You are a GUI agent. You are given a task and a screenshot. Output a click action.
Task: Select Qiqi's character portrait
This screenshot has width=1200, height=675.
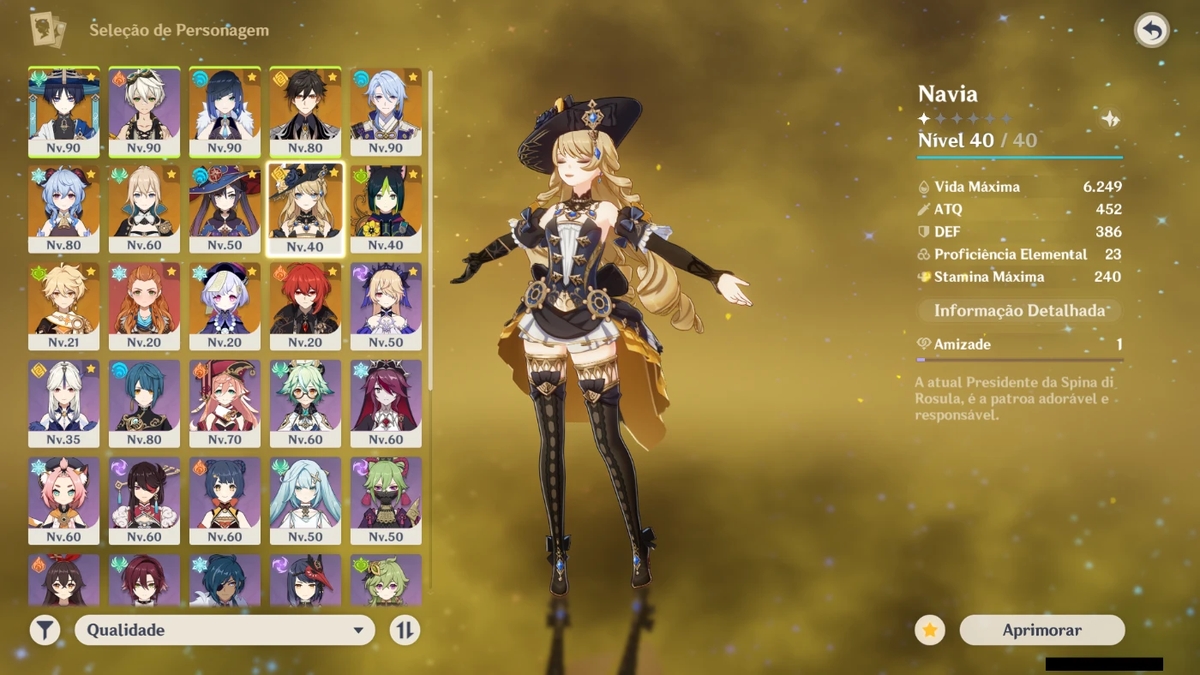pos(225,305)
